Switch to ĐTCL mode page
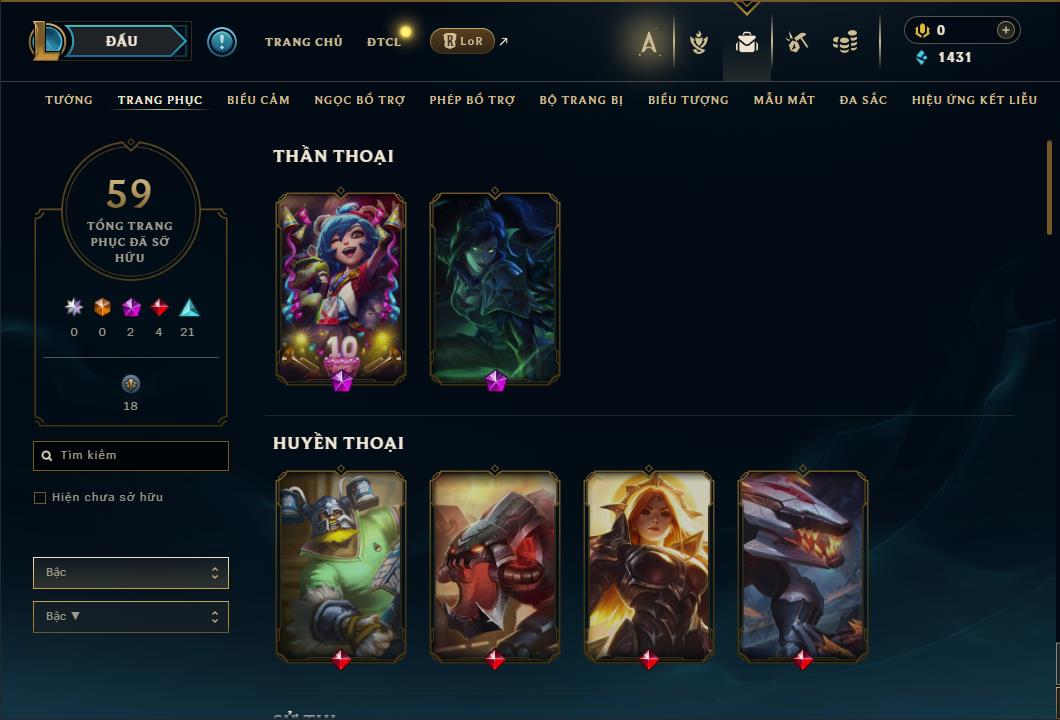Viewport: 1060px width, 720px height. coord(383,42)
